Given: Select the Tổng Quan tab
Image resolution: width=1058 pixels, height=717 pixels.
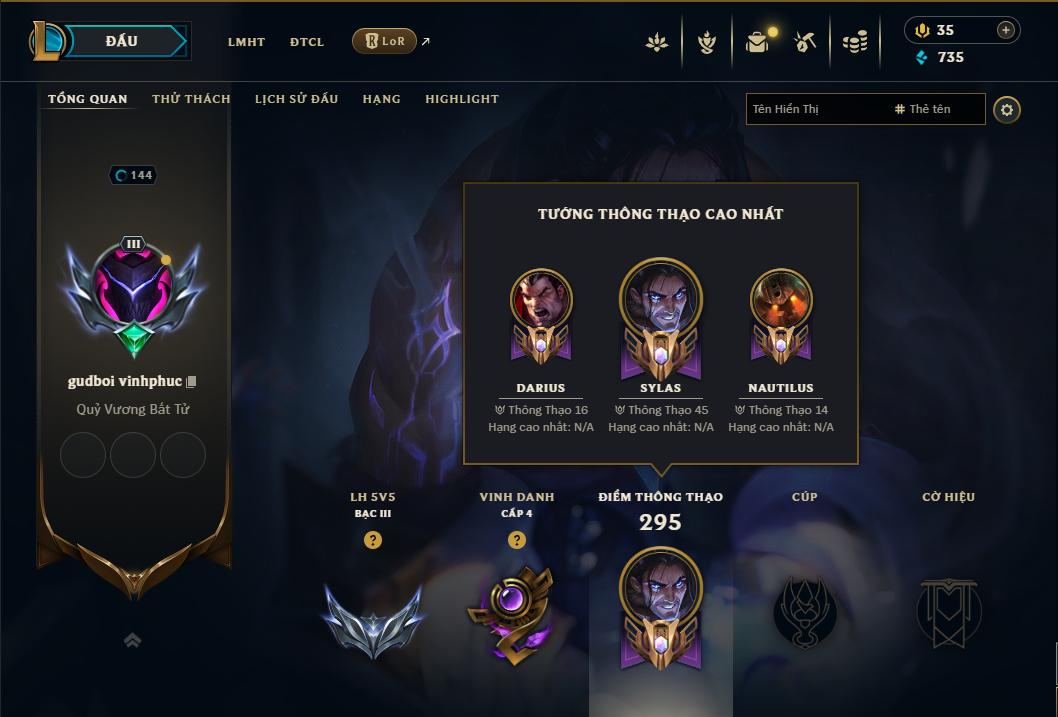Looking at the screenshot, I should click(x=88, y=99).
